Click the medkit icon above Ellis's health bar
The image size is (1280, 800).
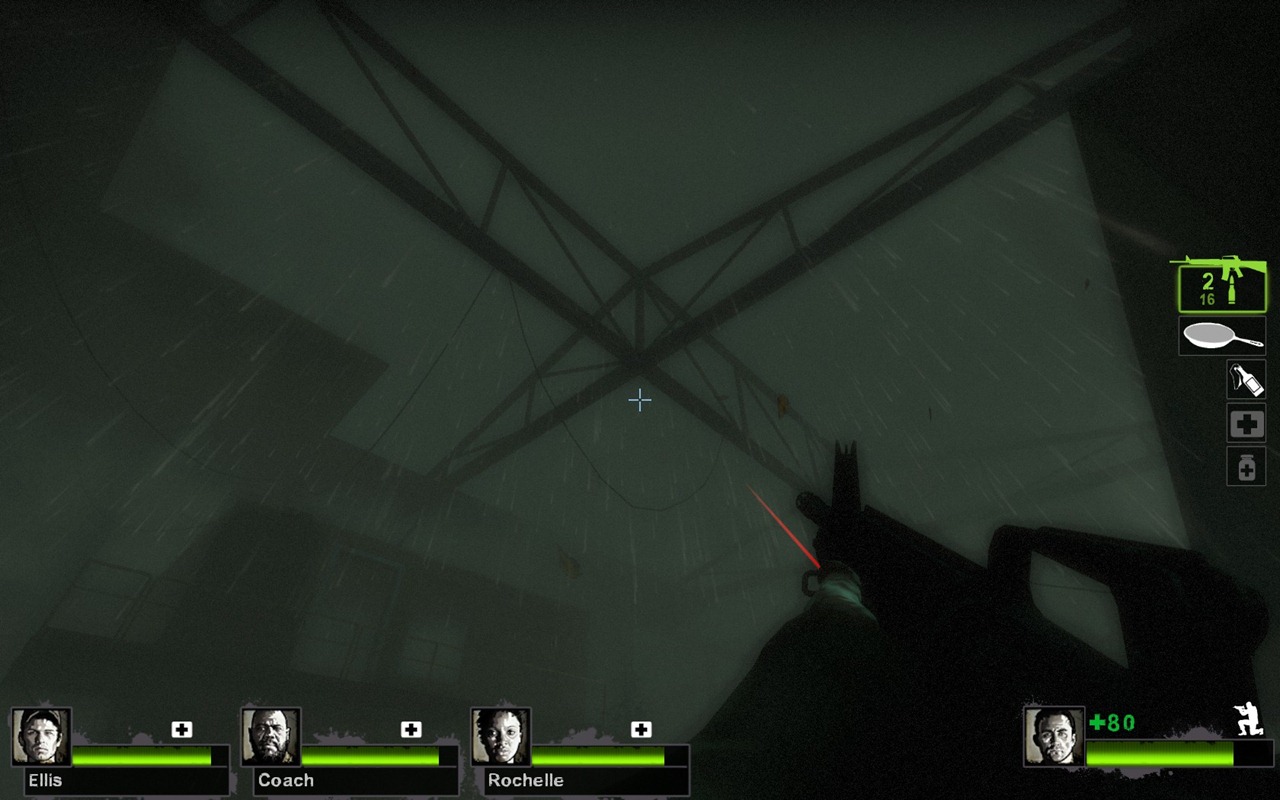181,729
